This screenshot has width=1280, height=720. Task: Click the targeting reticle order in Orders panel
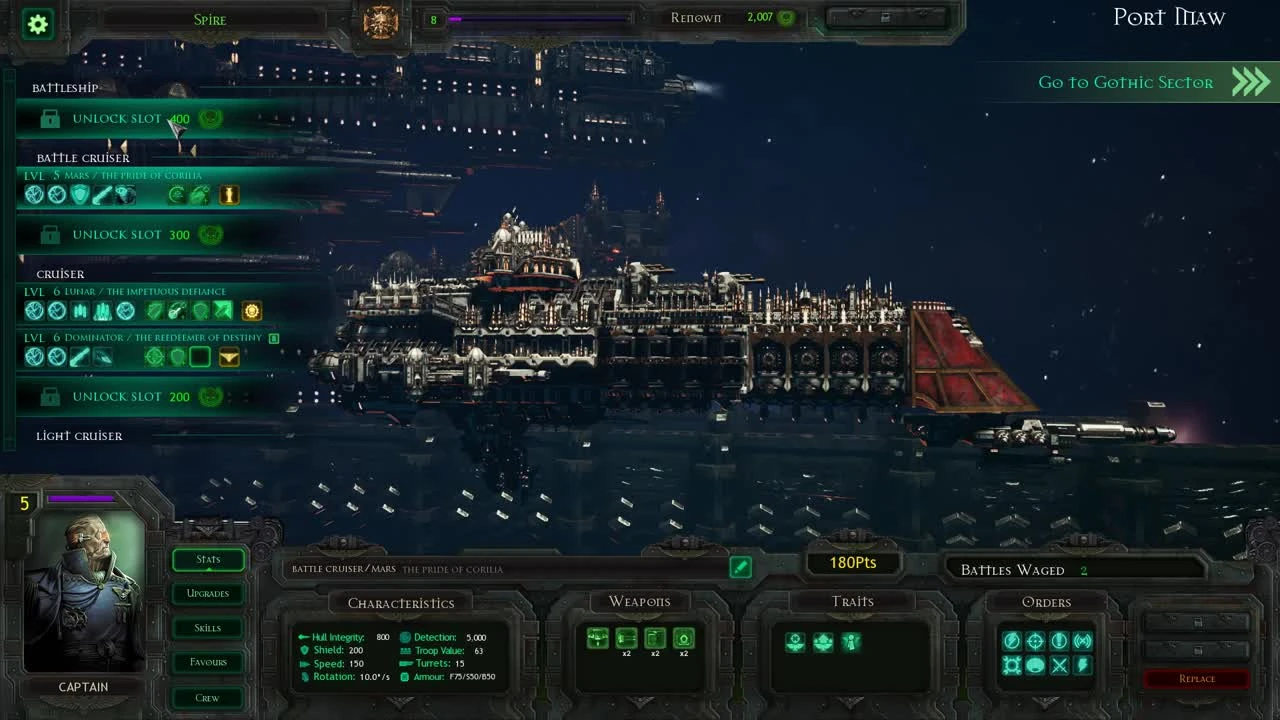tap(1035, 641)
